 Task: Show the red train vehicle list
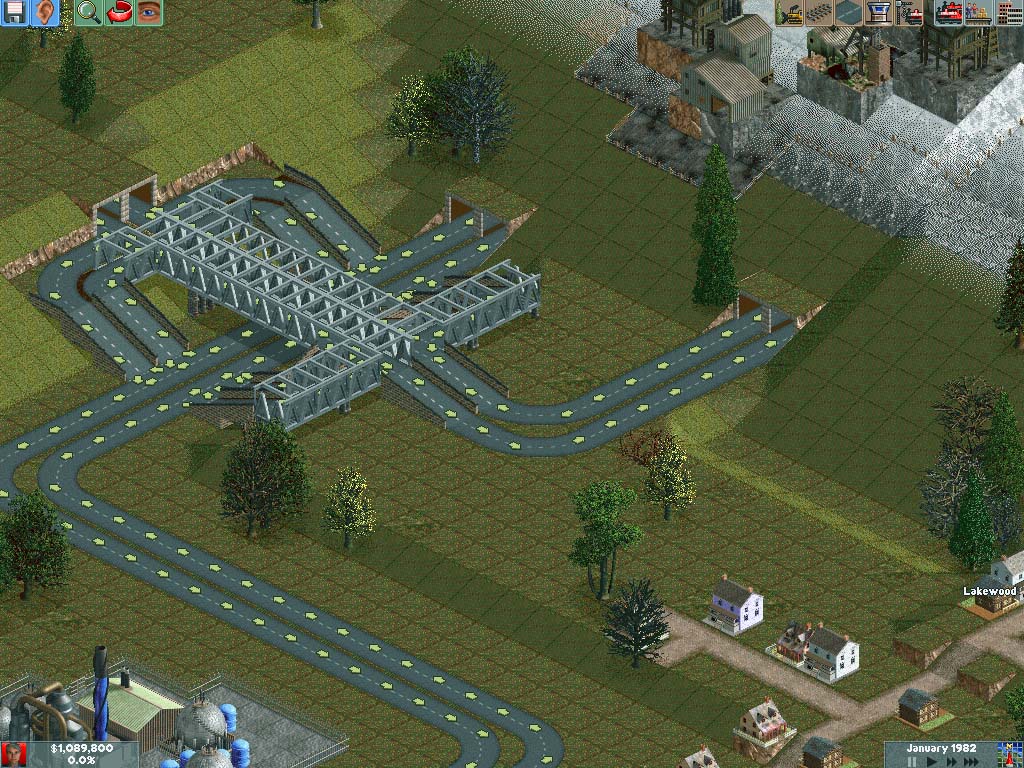tap(949, 13)
